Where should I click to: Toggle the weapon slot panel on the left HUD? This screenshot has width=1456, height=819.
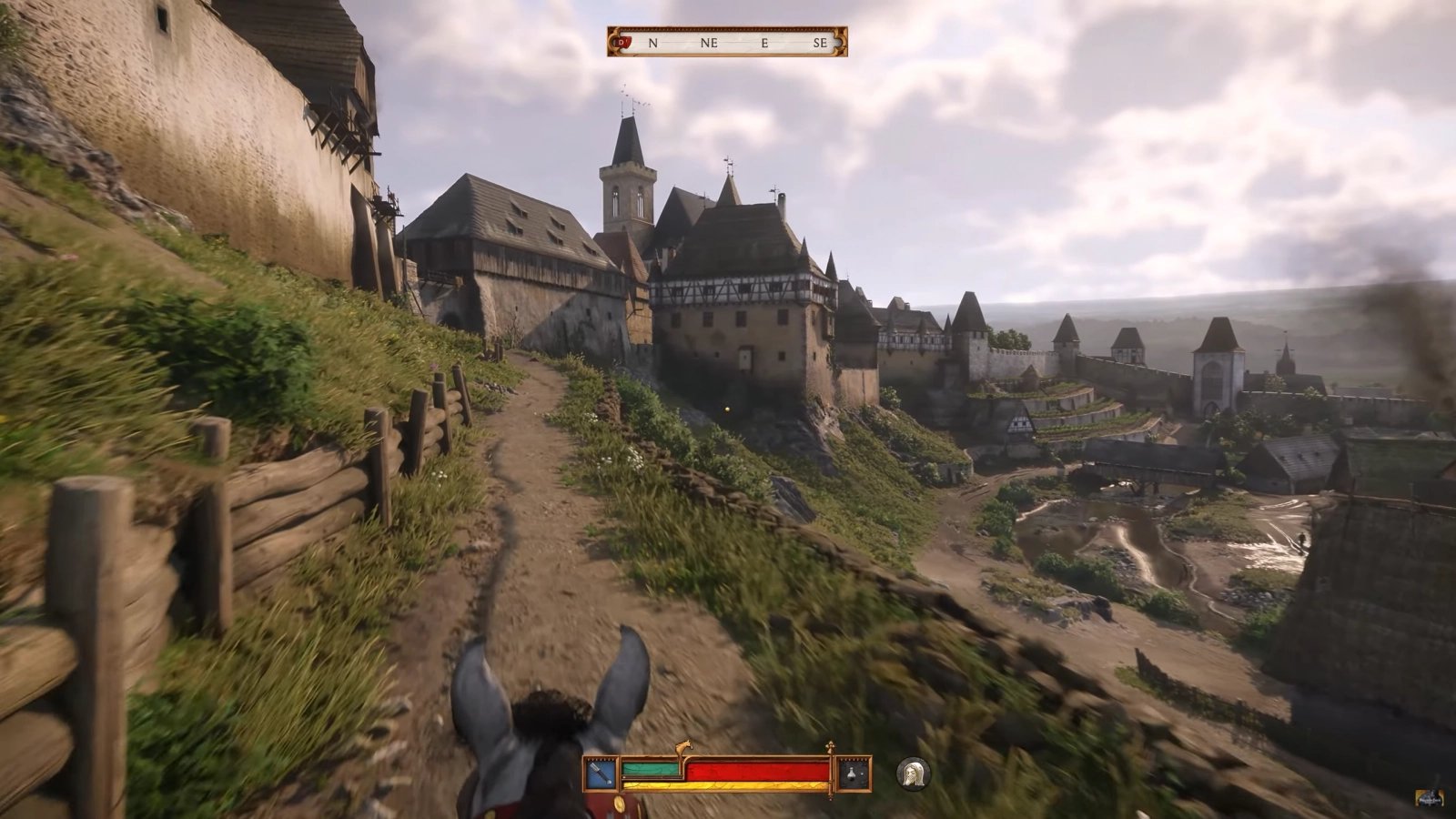coord(599,772)
